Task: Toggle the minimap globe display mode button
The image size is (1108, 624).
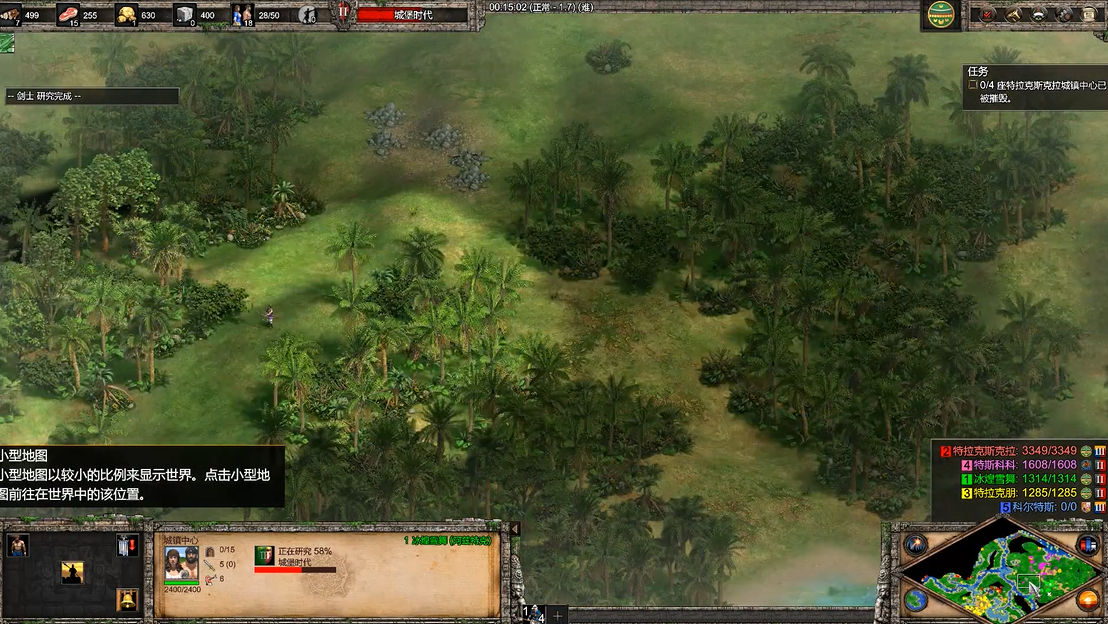Action: point(914,600)
